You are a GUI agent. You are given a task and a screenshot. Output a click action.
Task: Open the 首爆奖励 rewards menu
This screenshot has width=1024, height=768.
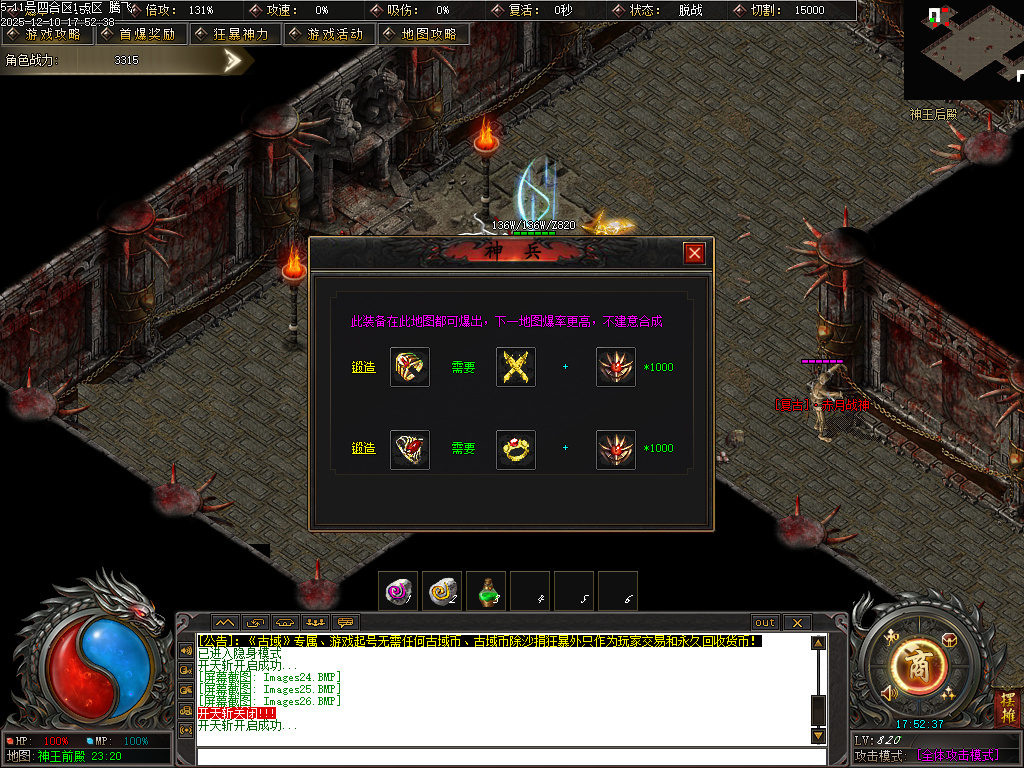(x=140, y=34)
